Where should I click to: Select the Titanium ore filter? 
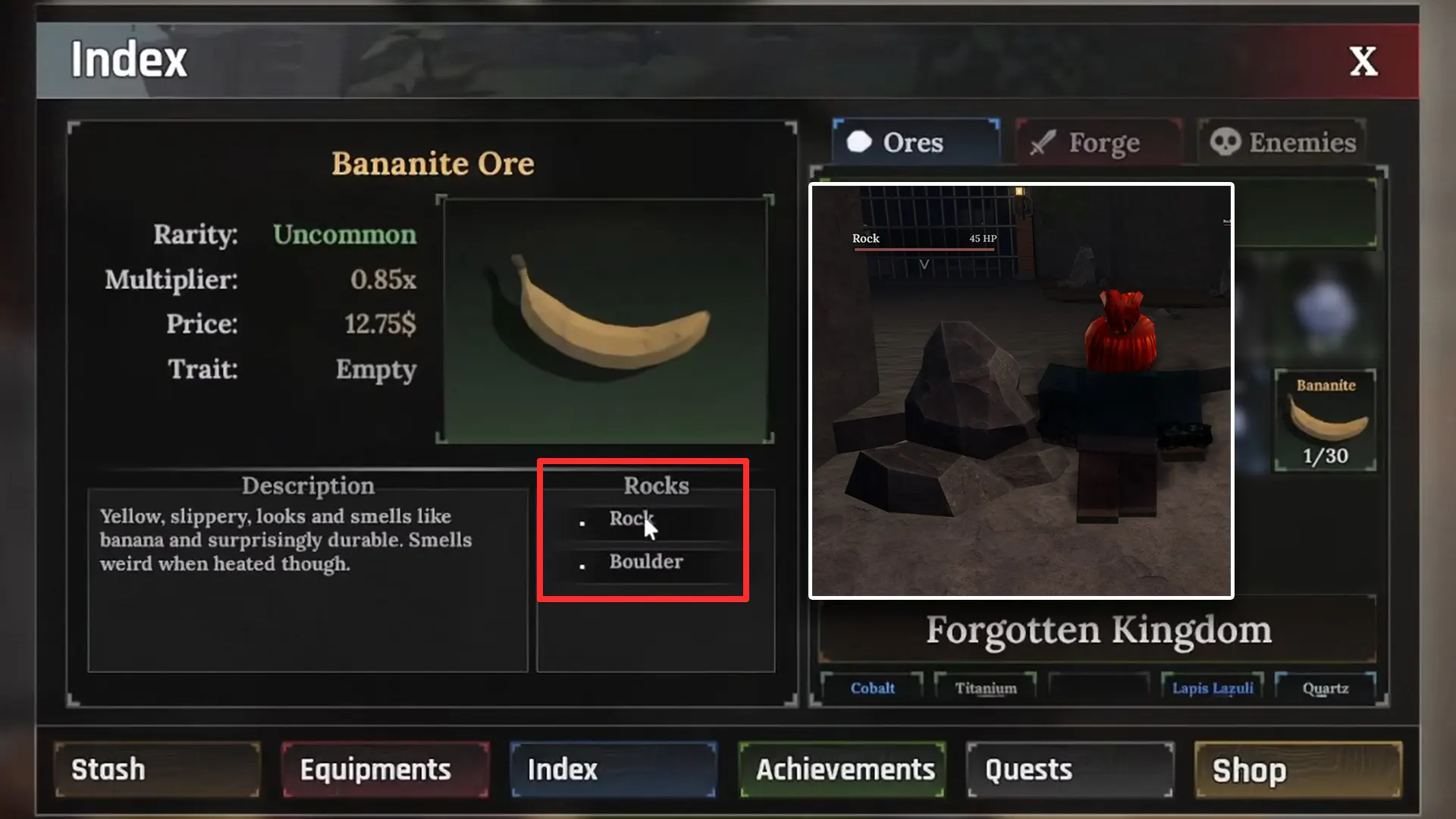(986, 688)
